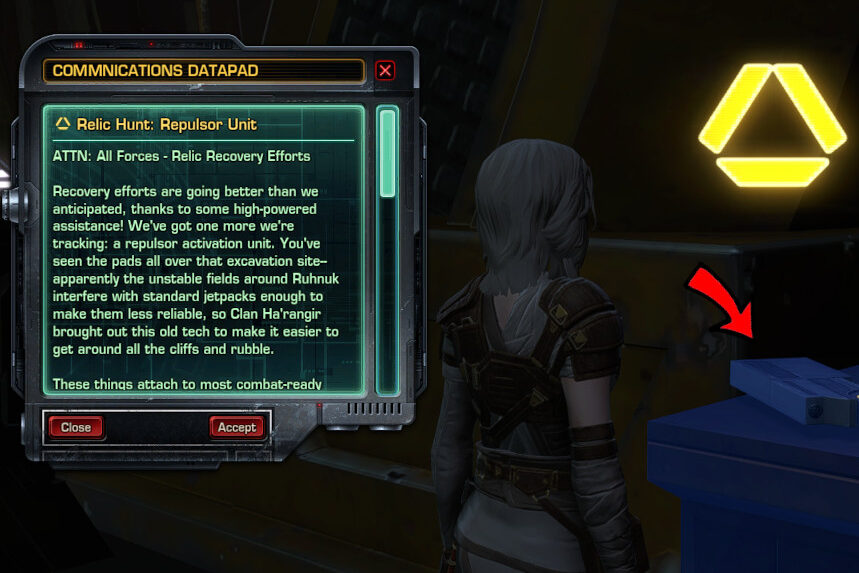The image size is (859, 573).
Task: Click the datapad text scrollbar handle
Action: click(387, 153)
